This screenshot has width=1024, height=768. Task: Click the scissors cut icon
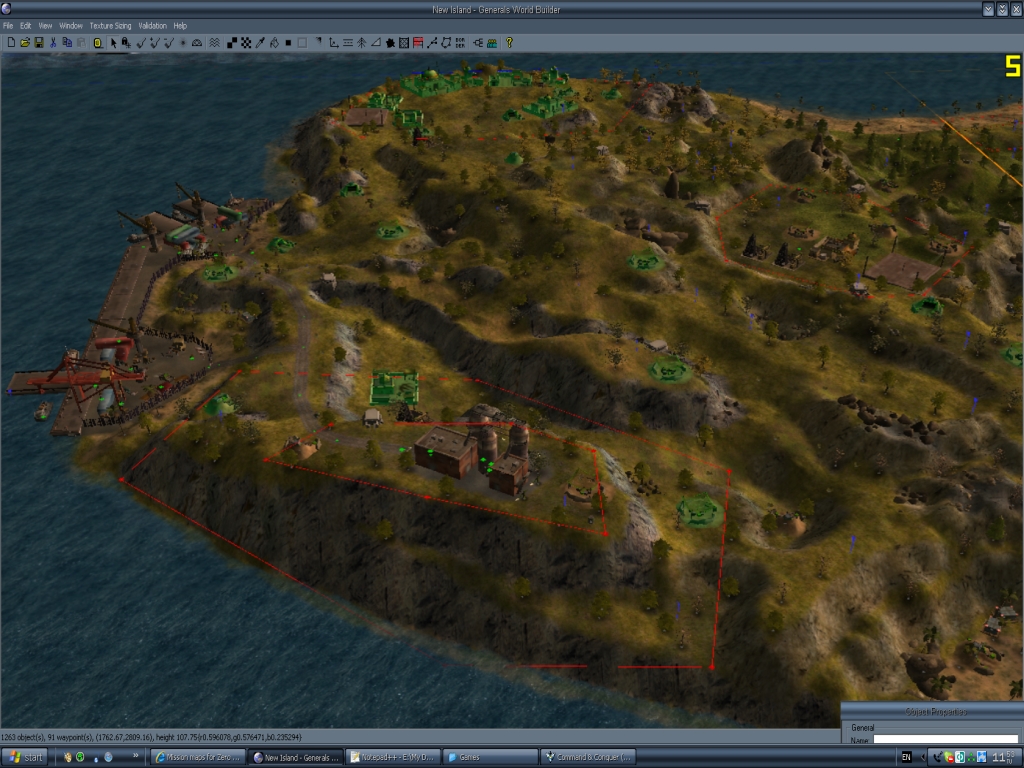[x=53, y=43]
